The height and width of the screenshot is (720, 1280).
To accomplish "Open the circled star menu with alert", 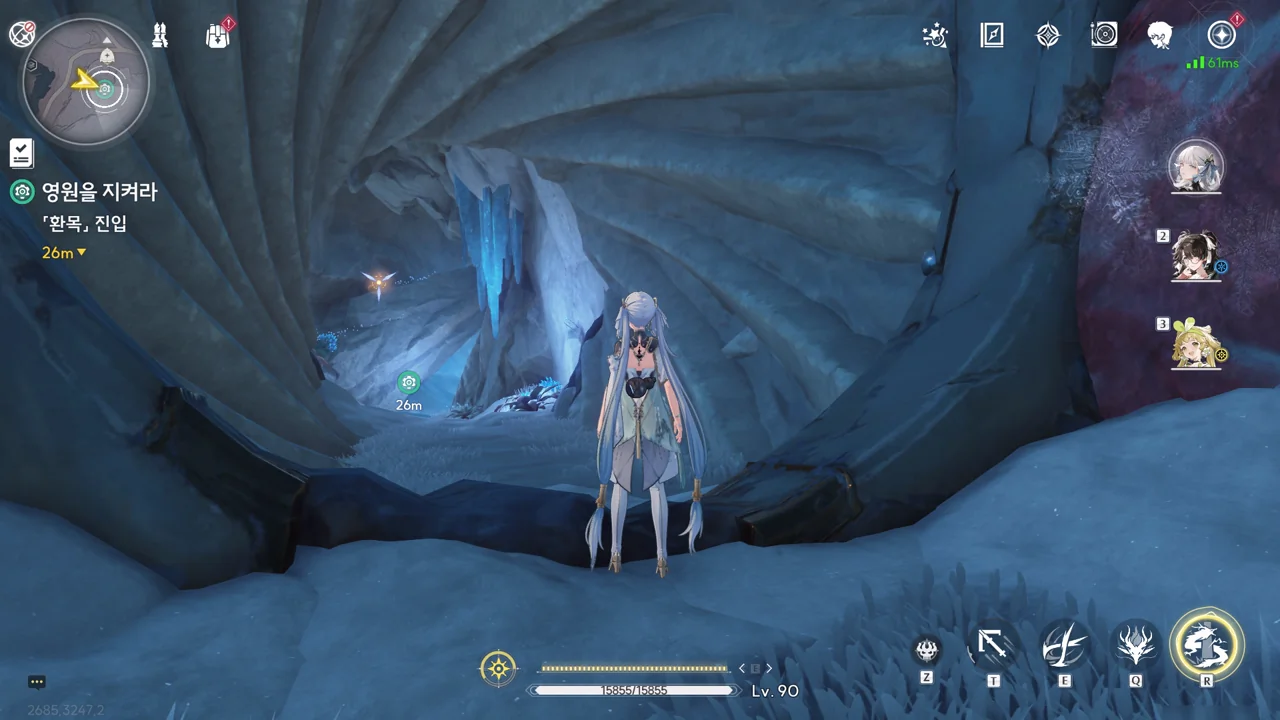I will [x=1221, y=36].
